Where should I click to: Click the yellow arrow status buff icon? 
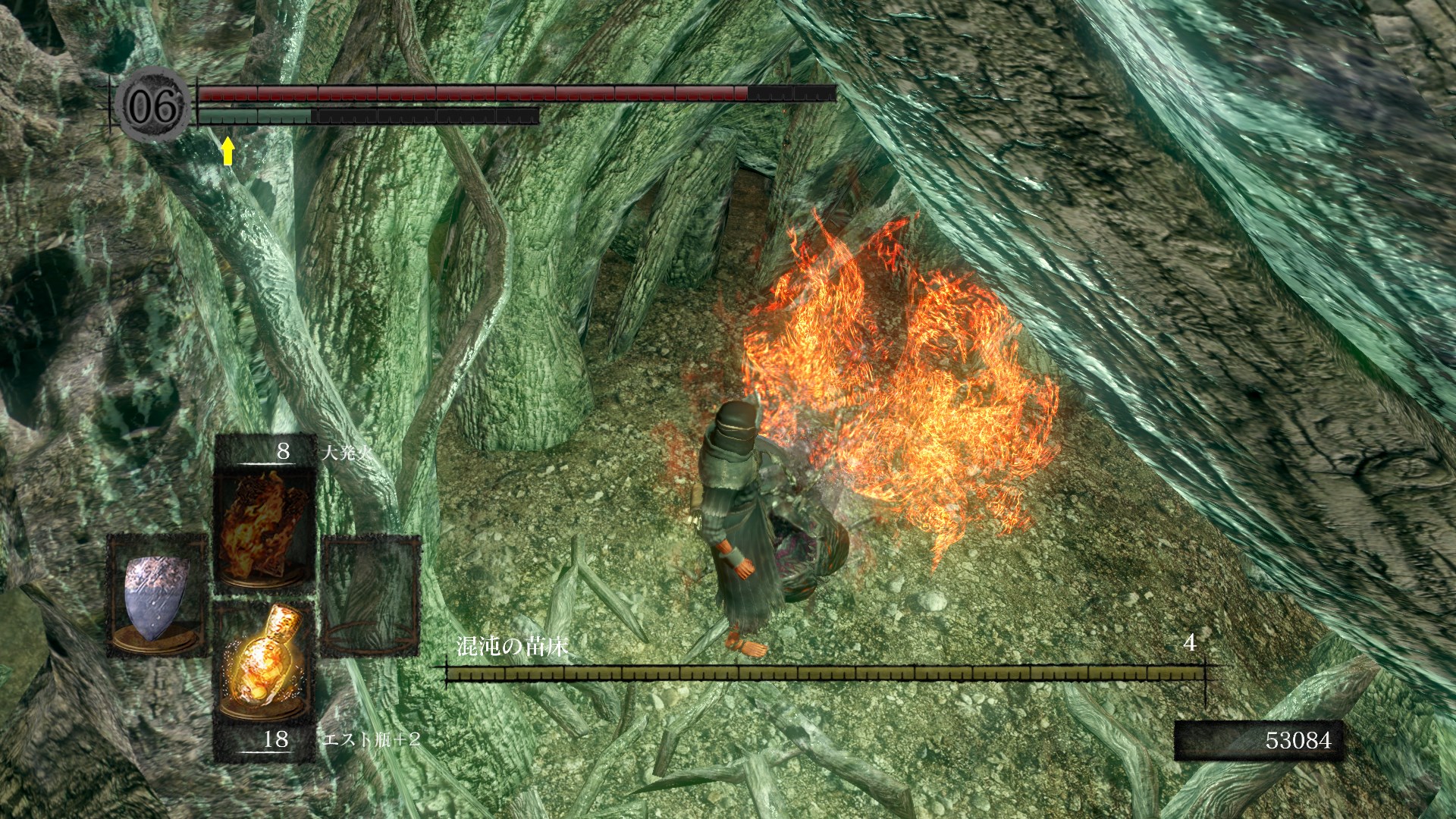click(x=227, y=151)
